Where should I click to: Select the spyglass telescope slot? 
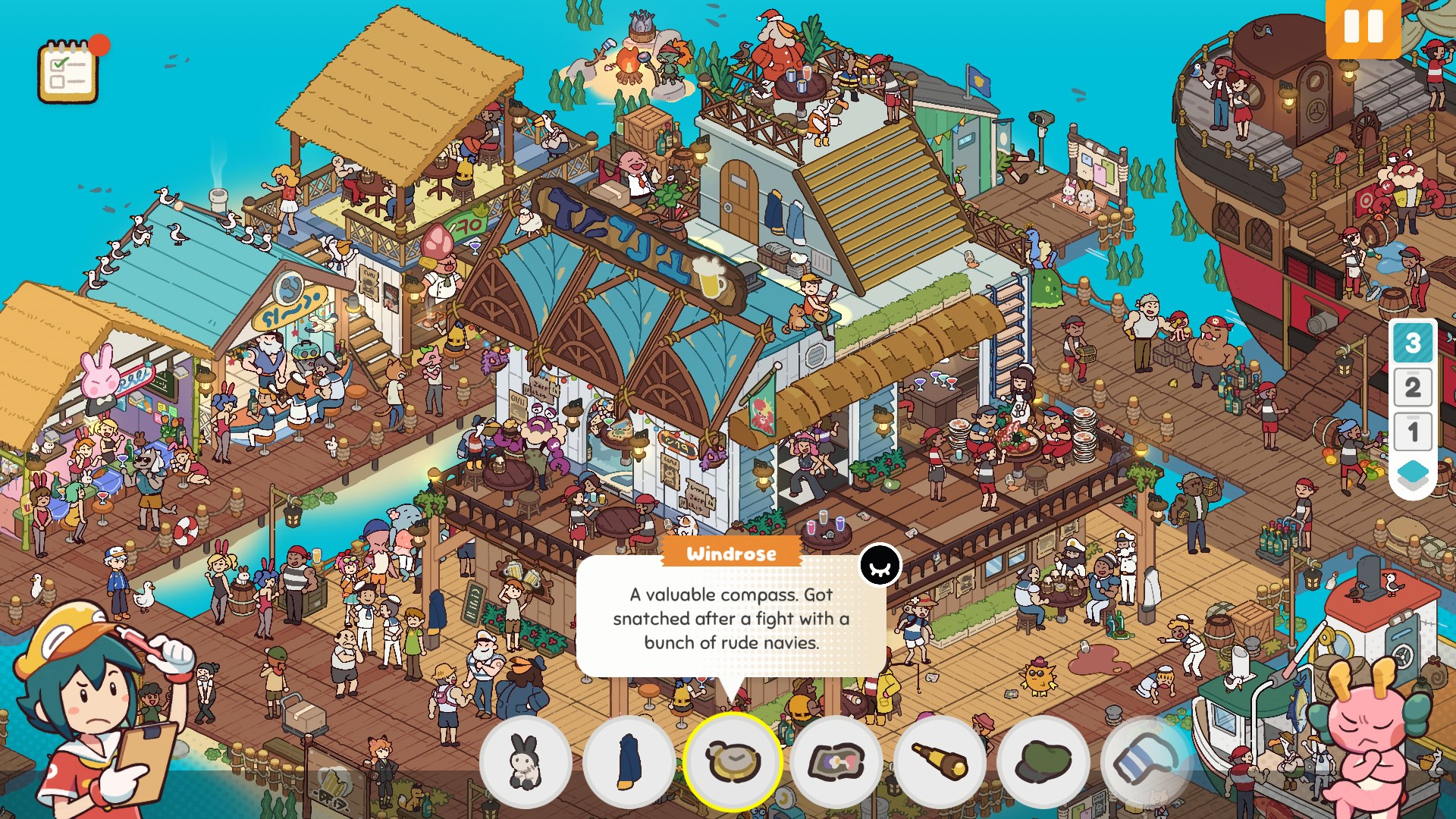(940, 761)
